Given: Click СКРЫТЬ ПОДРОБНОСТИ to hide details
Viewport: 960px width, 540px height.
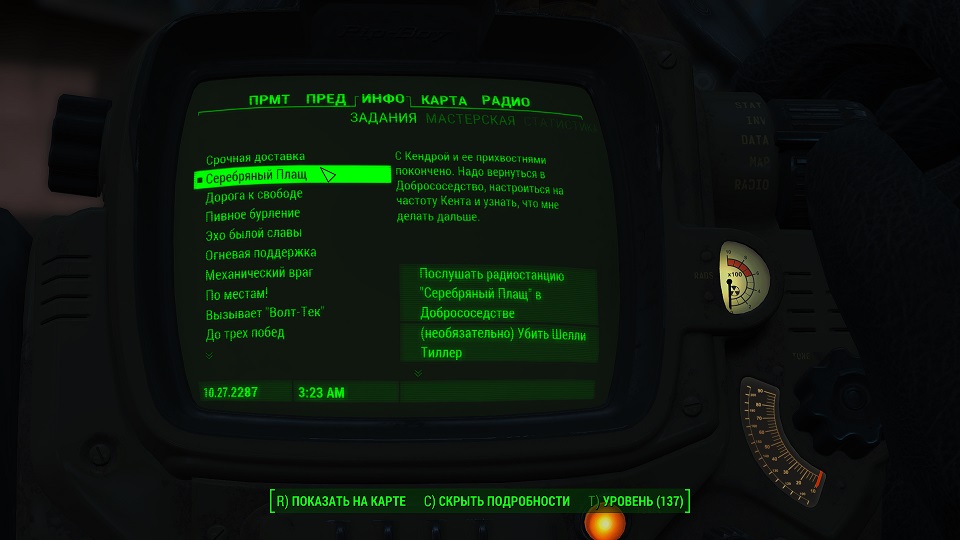Looking at the screenshot, I should click(x=497, y=501).
